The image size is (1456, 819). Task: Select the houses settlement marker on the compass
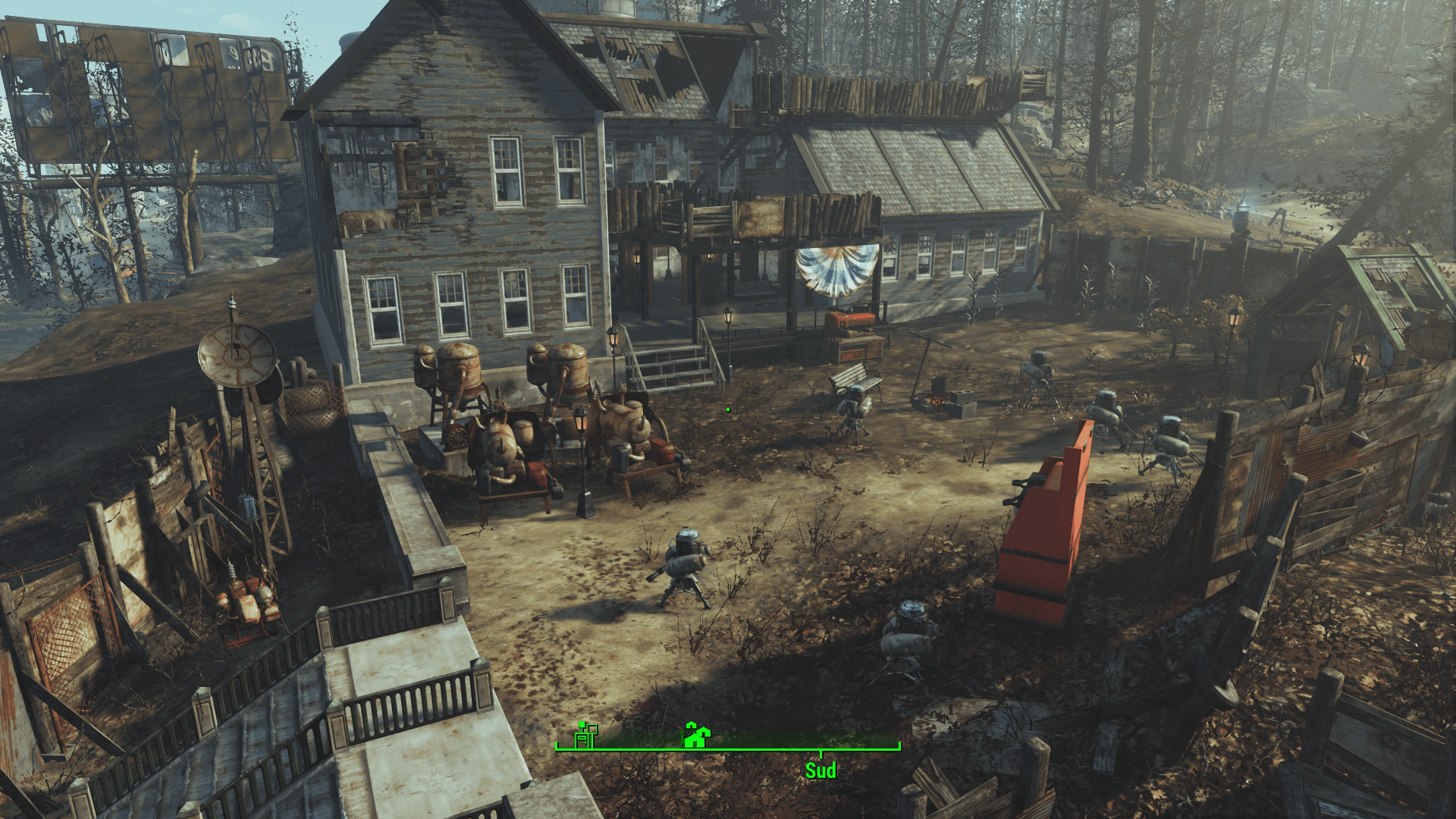(696, 734)
